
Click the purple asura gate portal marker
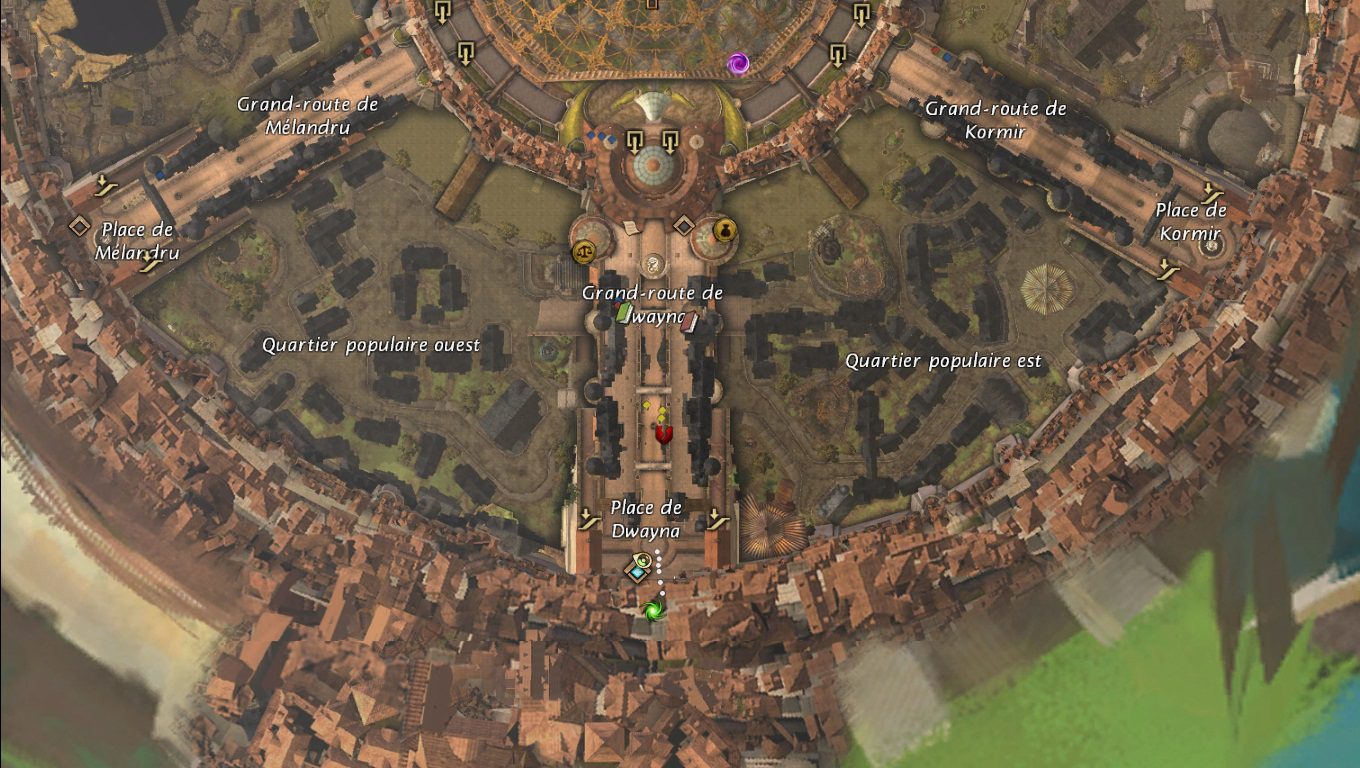pos(738,64)
